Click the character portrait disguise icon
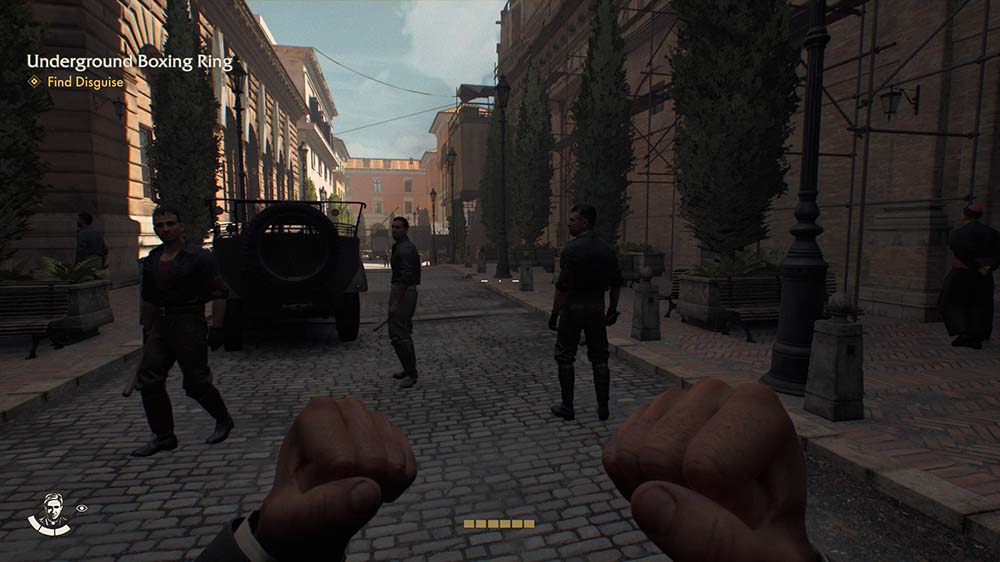1000x562 pixels. [x=50, y=513]
